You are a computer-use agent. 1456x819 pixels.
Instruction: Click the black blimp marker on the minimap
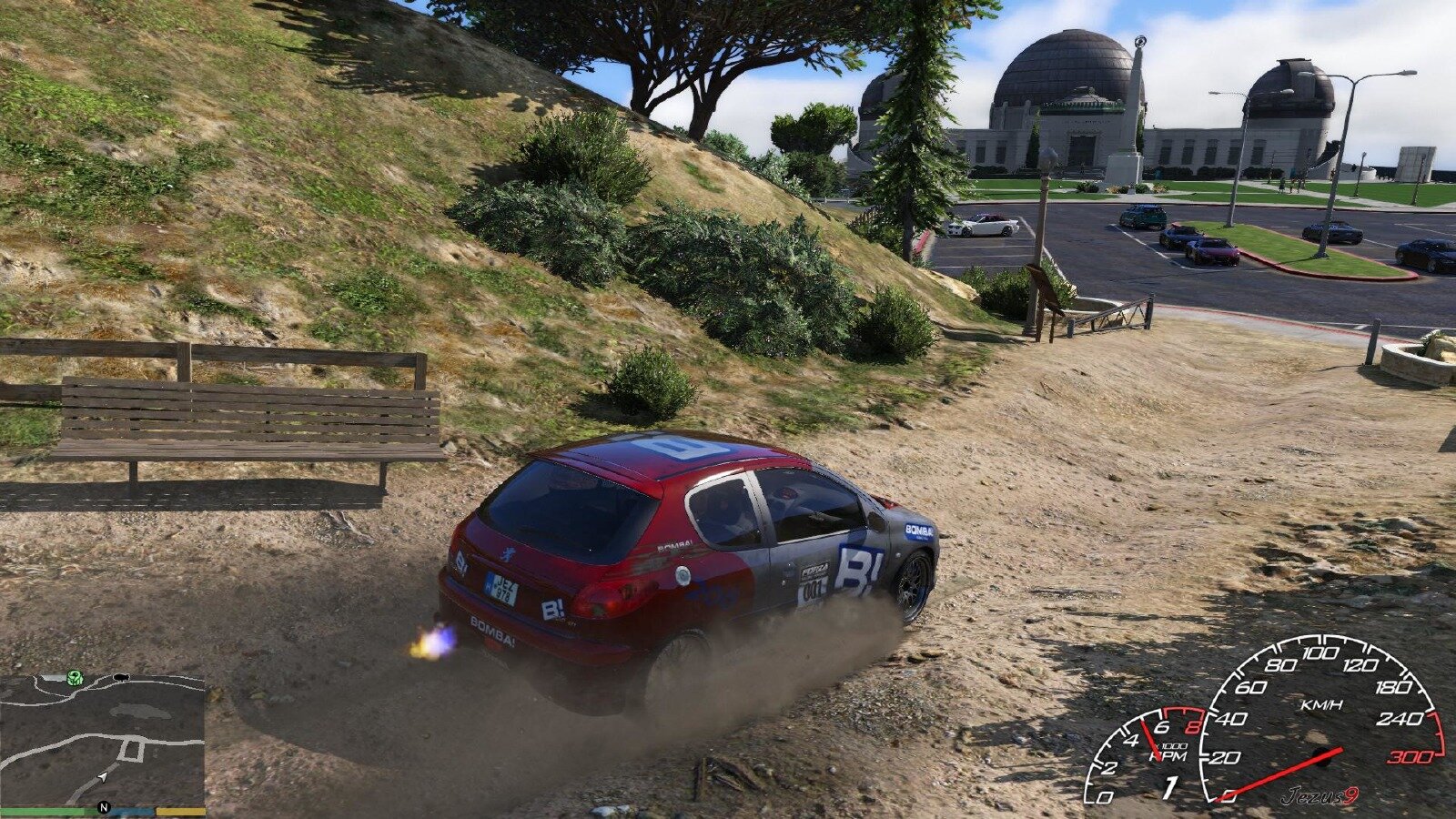[121, 676]
